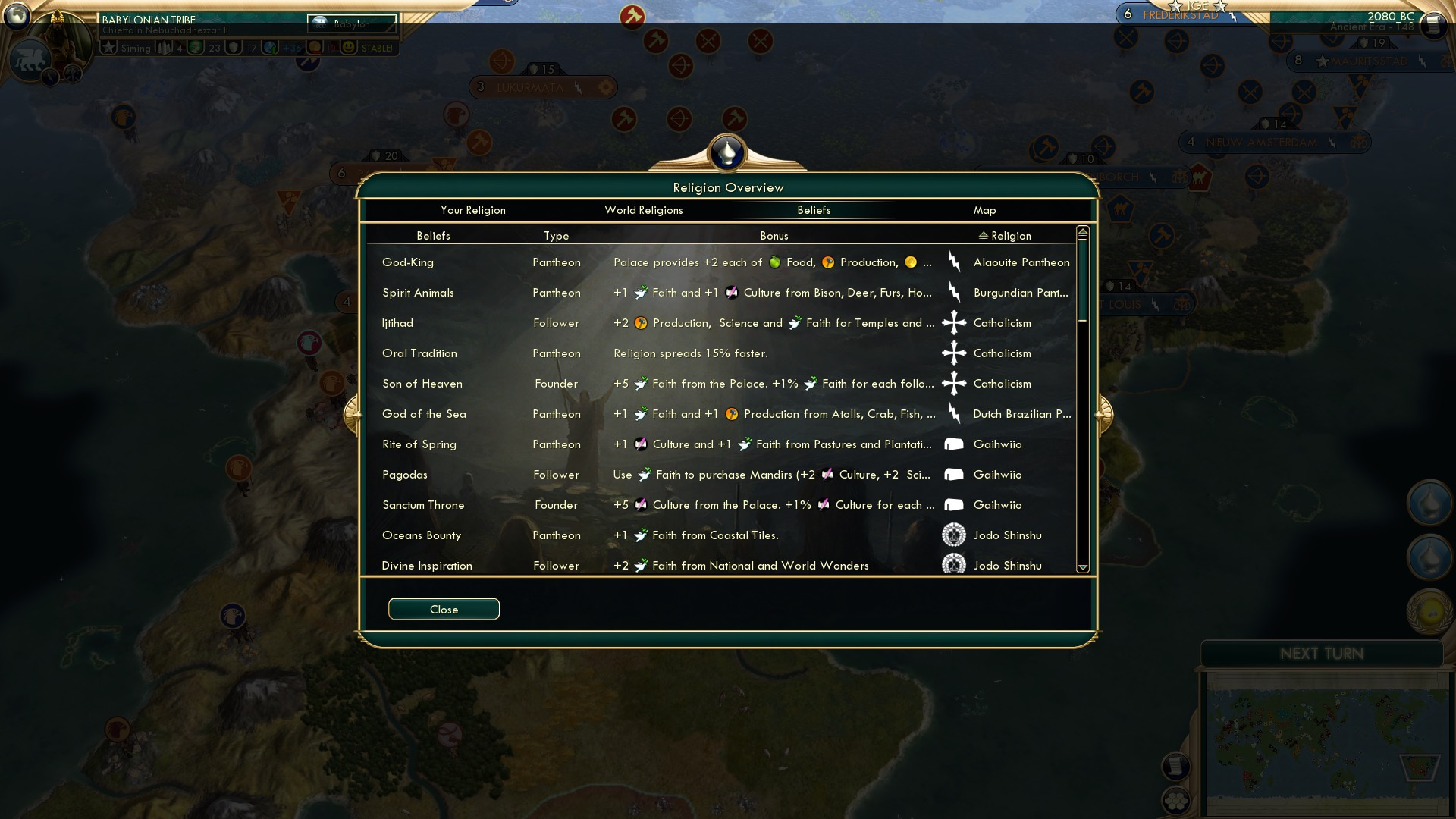Click the Production icon in God of the Sea bonus

click(x=730, y=414)
